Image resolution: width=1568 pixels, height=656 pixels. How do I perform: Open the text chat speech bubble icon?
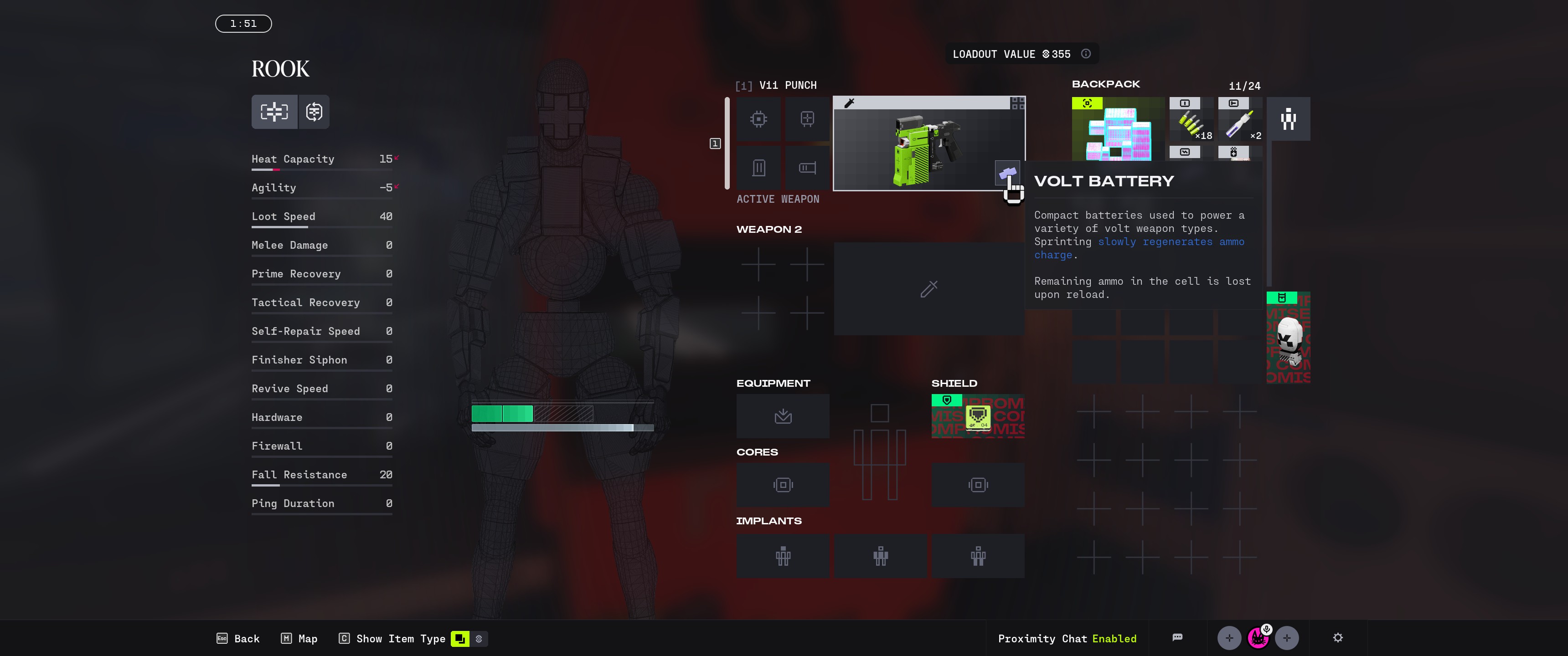click(x=1177, y=638)
